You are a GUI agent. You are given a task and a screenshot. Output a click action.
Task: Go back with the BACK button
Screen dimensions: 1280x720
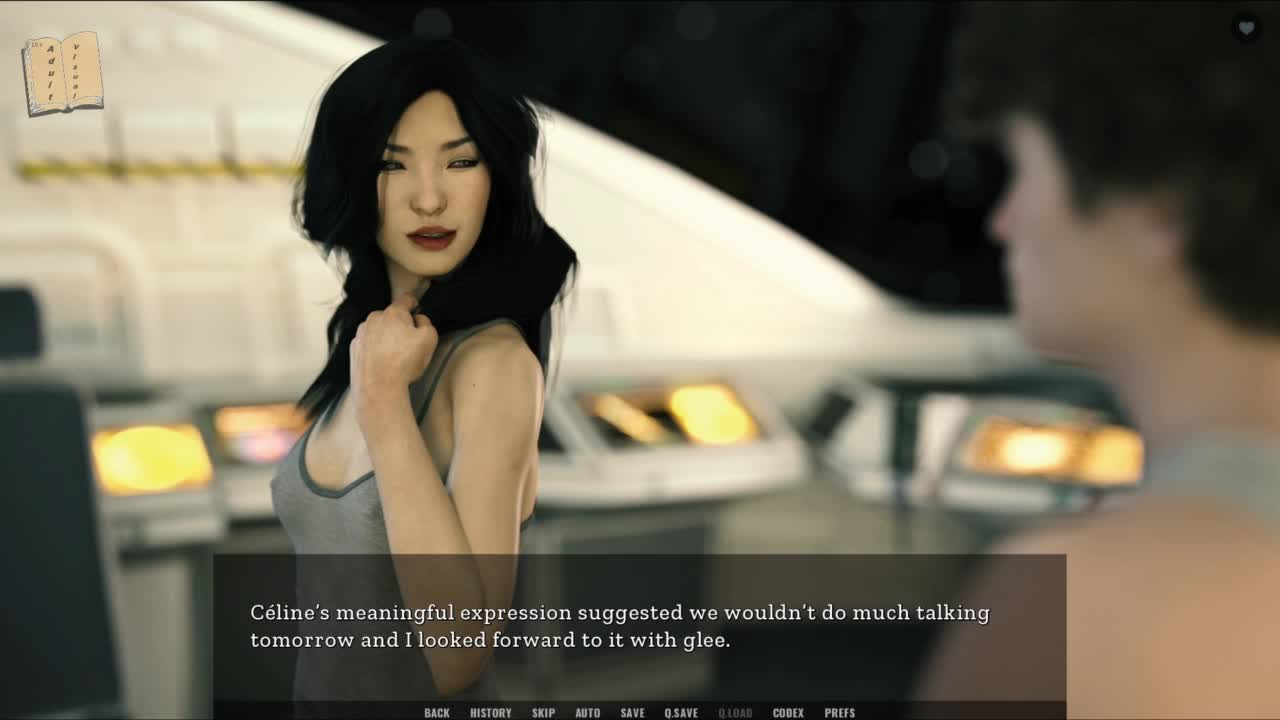437,712
